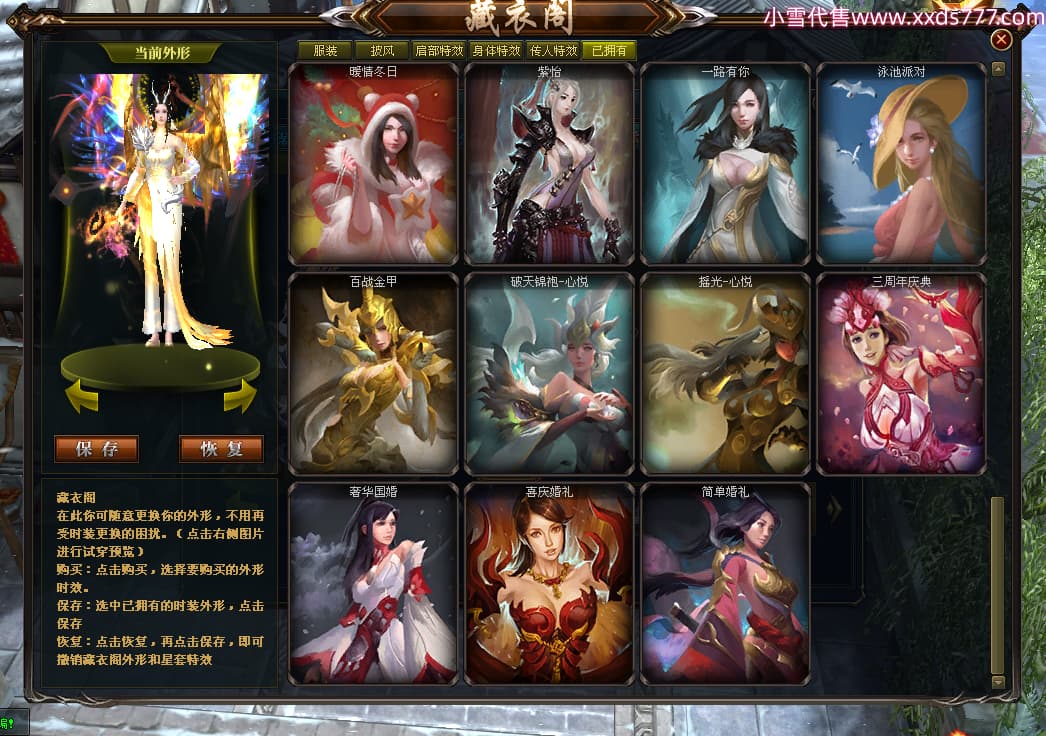
Task: Select the 肩部特效 tab
Action: click(x=438, y=50)
